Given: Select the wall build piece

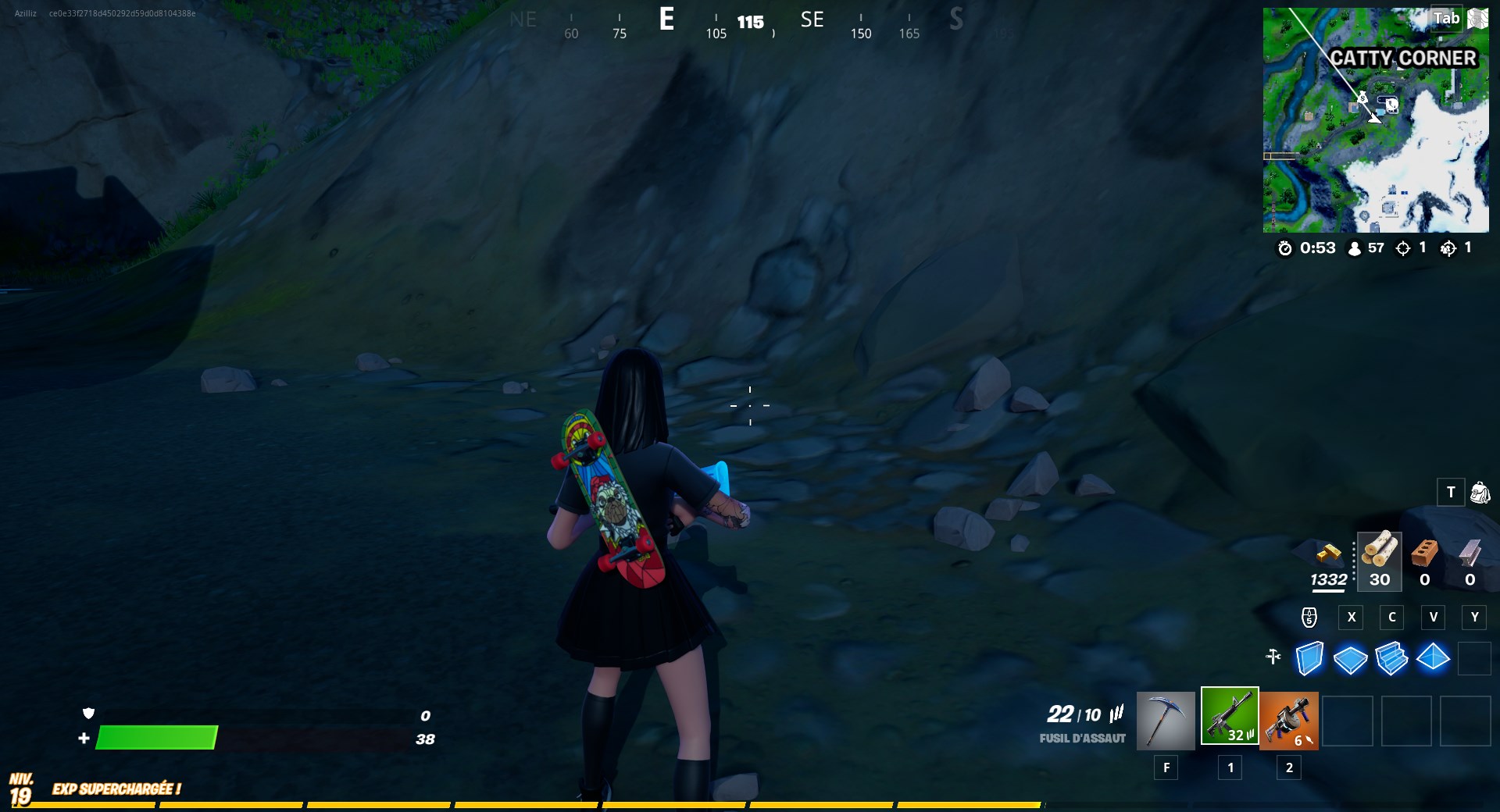Looking at the screenshot, I should pos(1309,660).
